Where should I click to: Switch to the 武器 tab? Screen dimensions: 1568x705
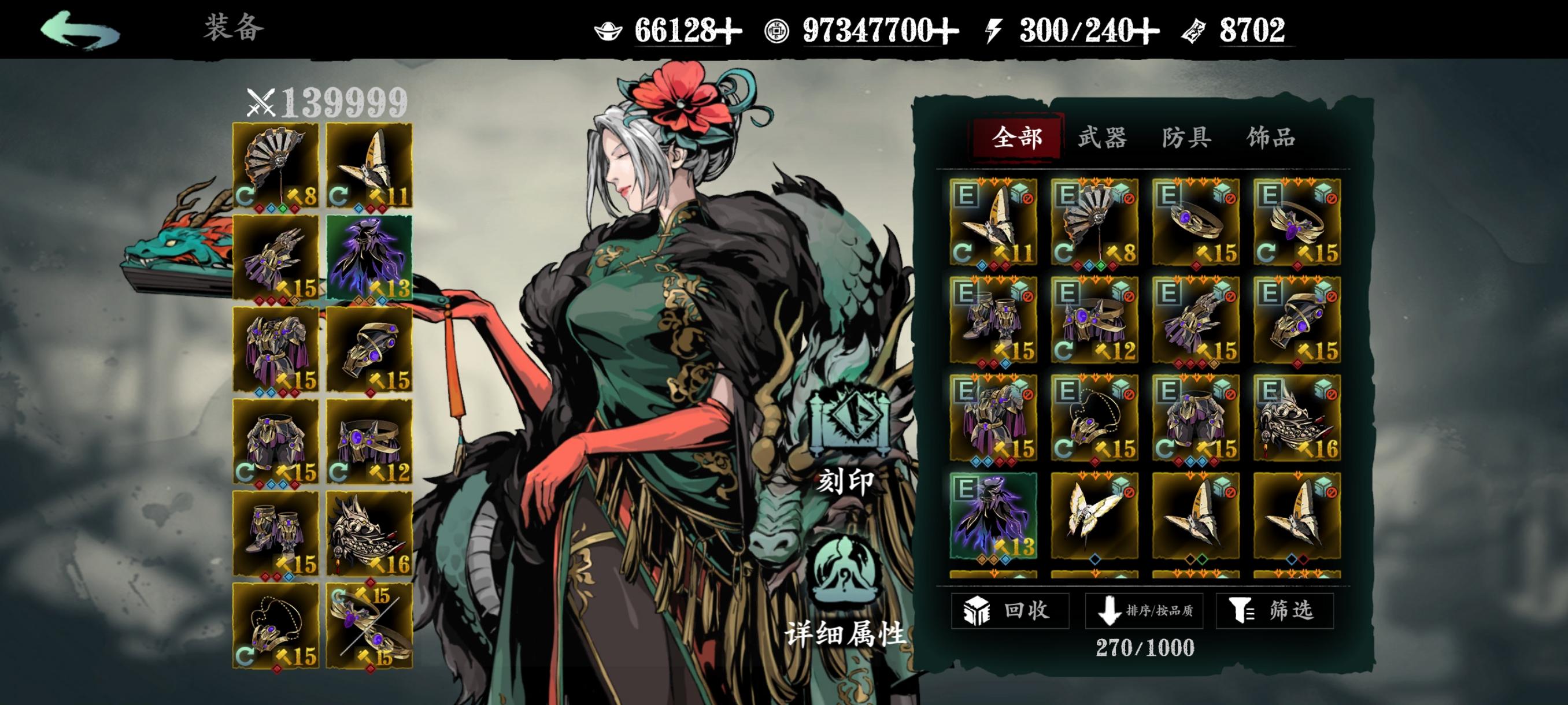point(1102,138)
